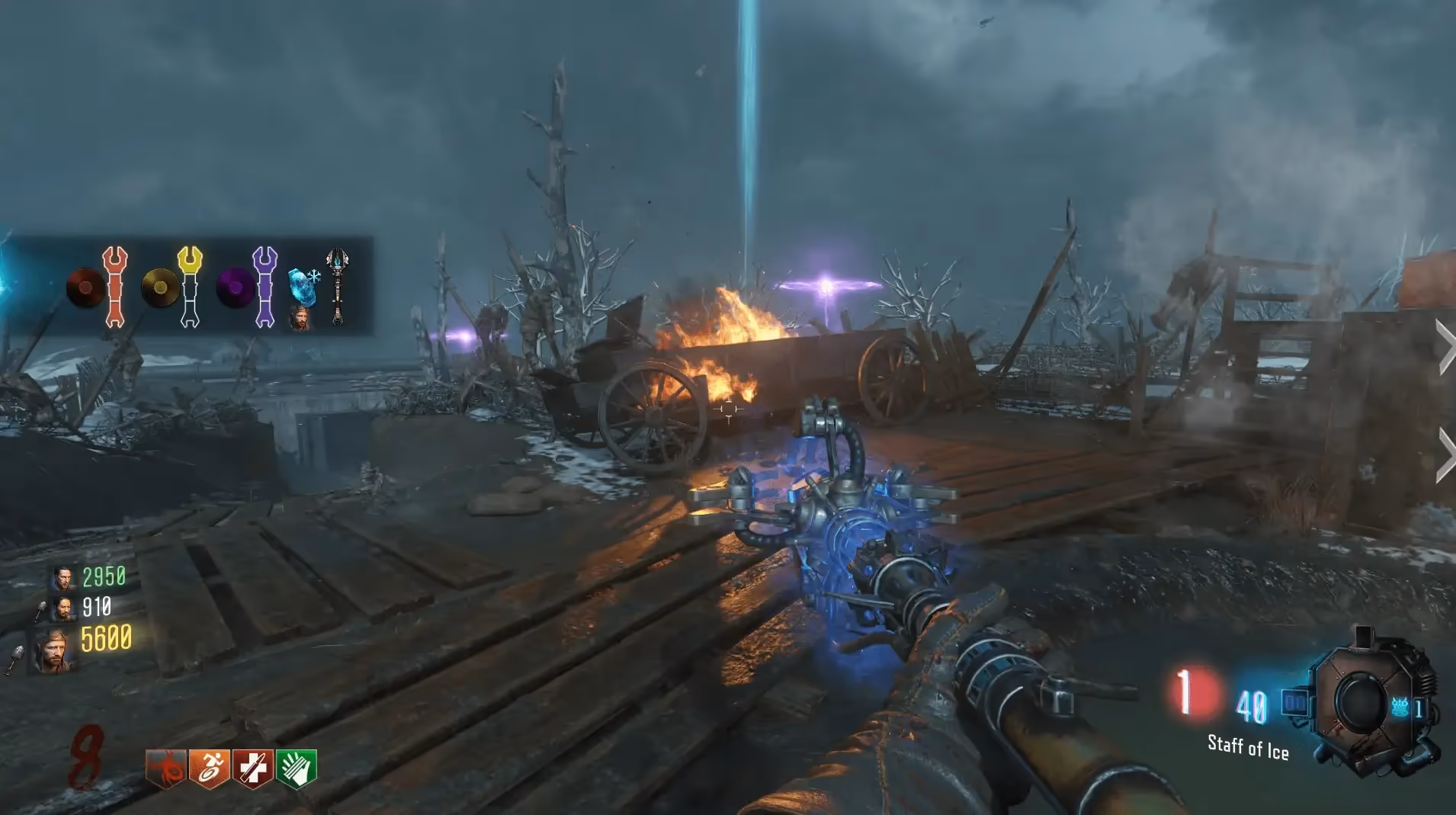
Task: Click the lower white chevron arrow
Action: [1445, 455]
